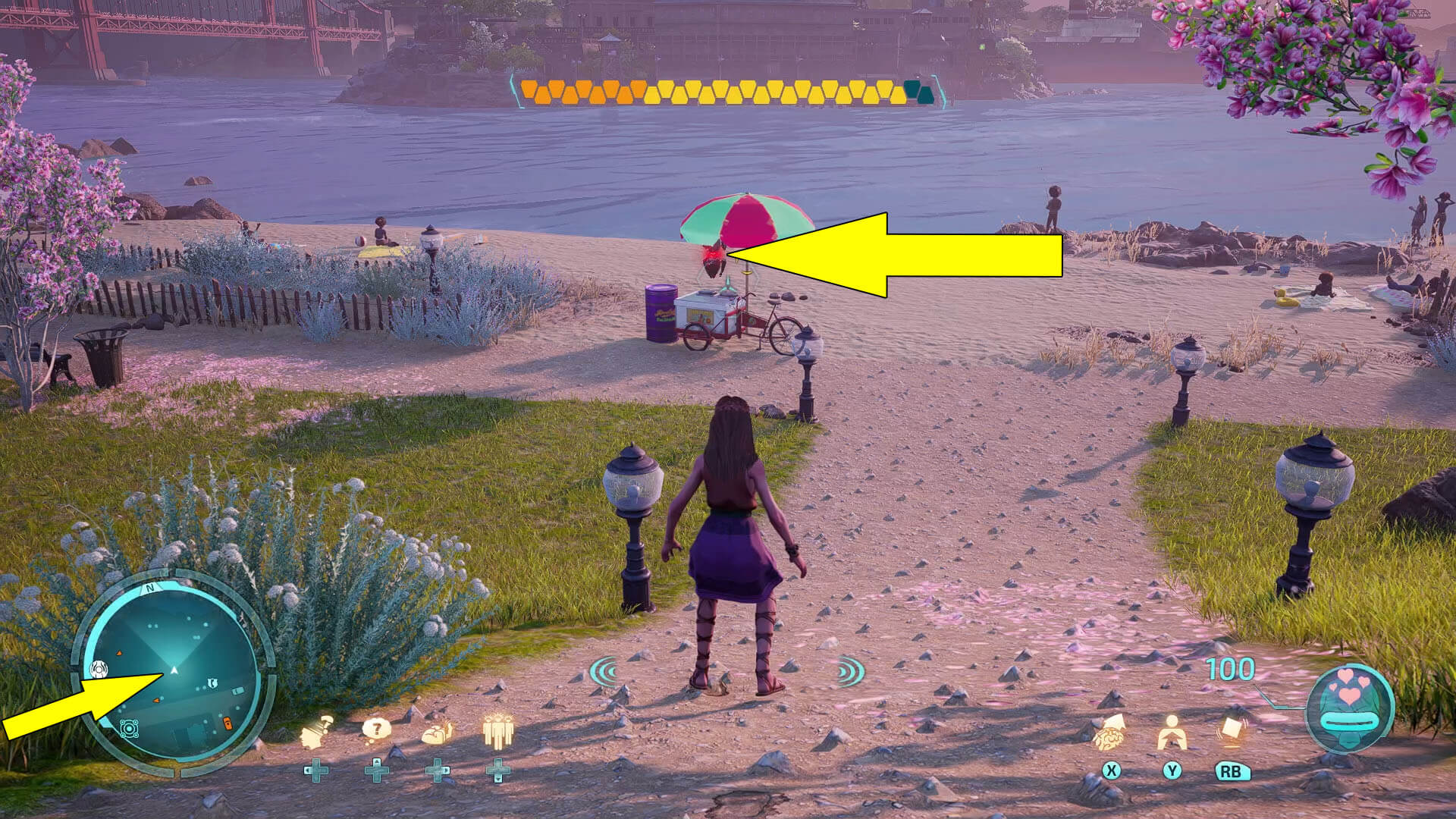Viewport: 1456px width, 819px height.
Task: Click the orange triangle waypoint on the minimap
Action: click(x=120, y=653)
